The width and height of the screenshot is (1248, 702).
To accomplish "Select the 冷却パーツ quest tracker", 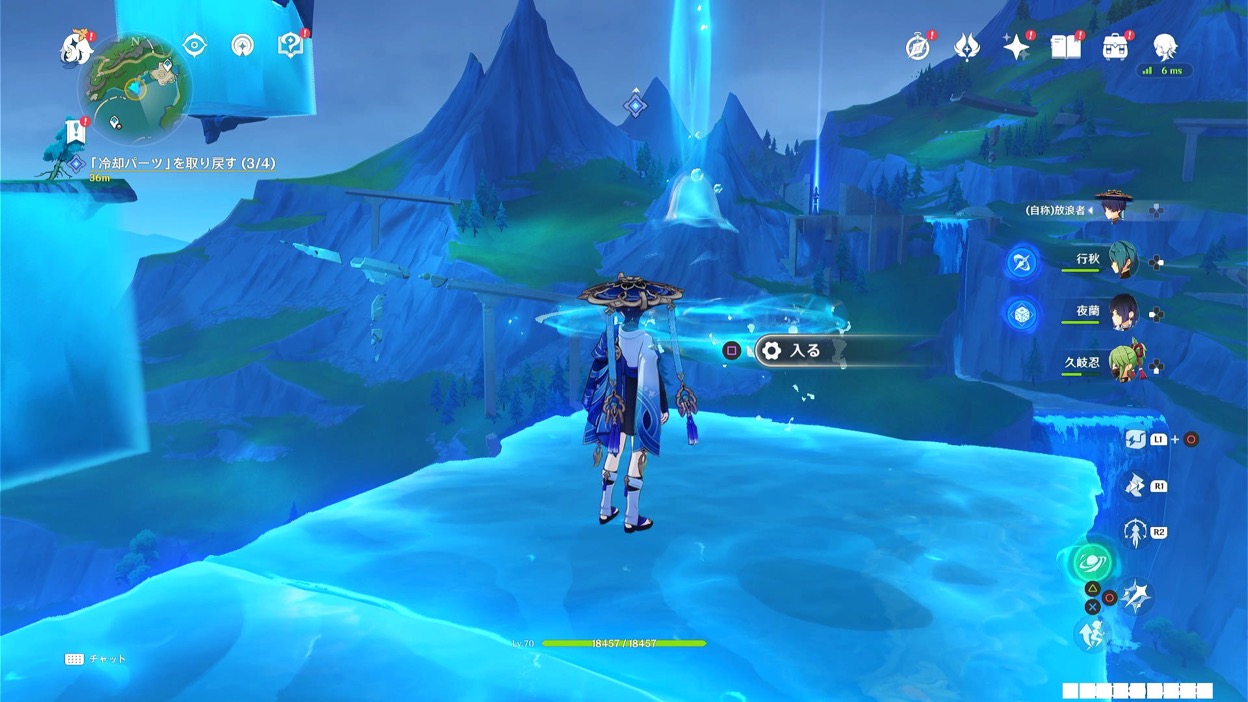I will [181, 163].
